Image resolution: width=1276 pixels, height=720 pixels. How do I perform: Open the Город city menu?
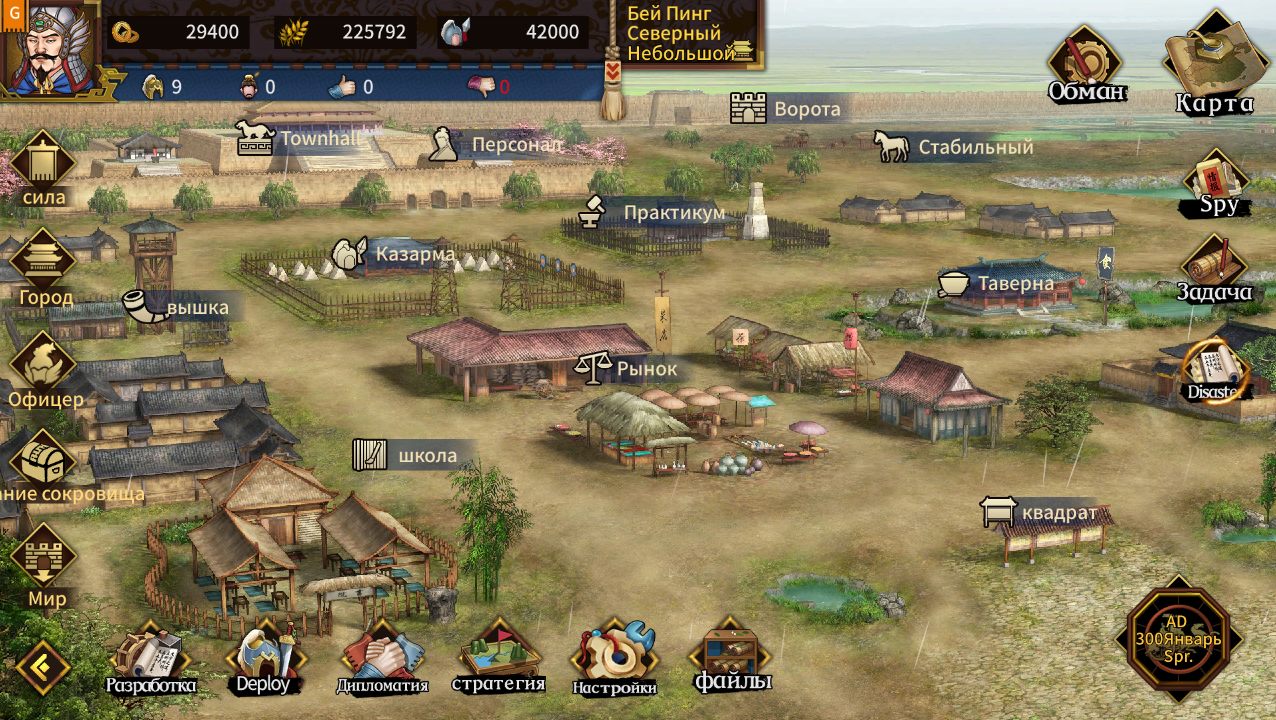(43, 266)
